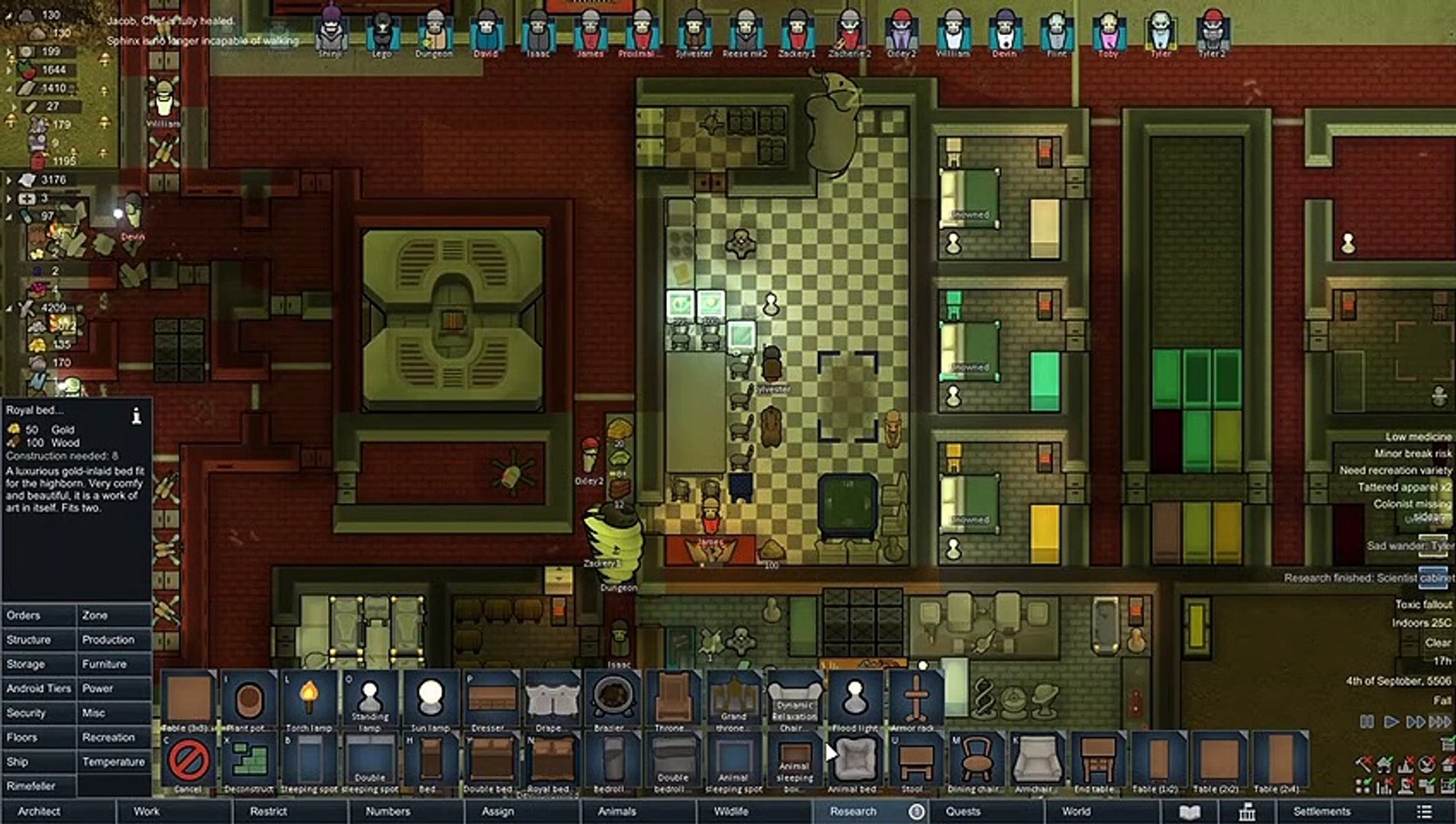Open the World view tab
This screenshot has width=1456, height=824.
1076,811
